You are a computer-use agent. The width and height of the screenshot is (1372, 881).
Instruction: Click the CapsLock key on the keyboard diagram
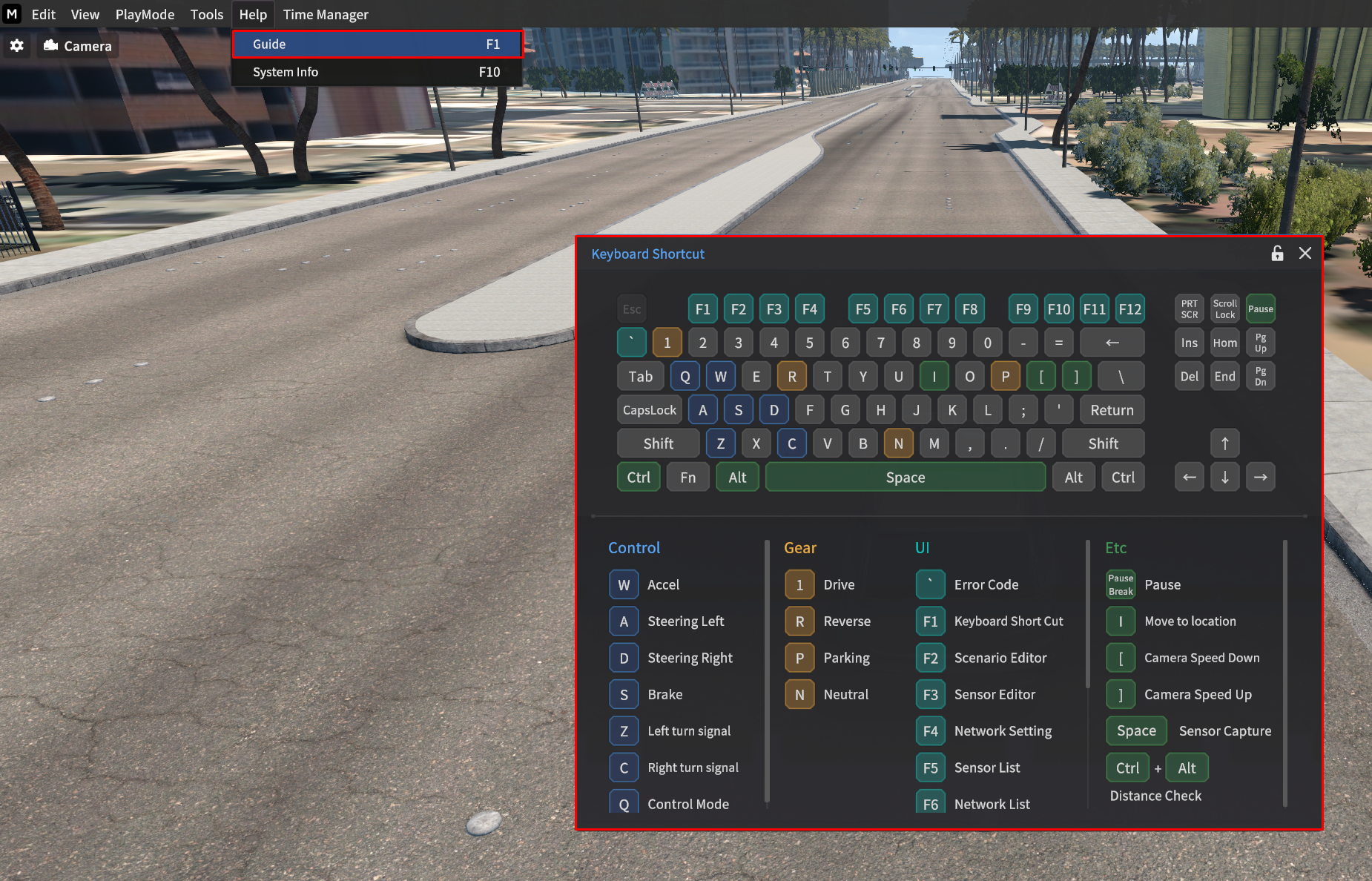(x=649, y=410)
